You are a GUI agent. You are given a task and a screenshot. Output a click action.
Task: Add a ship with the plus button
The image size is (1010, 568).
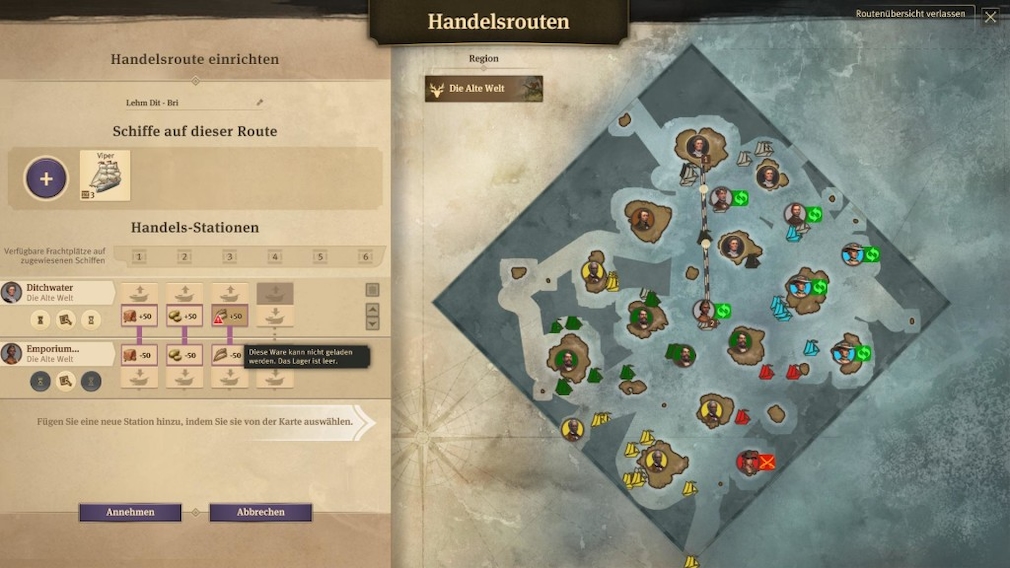pyautogui.click(x=46, y=179)
